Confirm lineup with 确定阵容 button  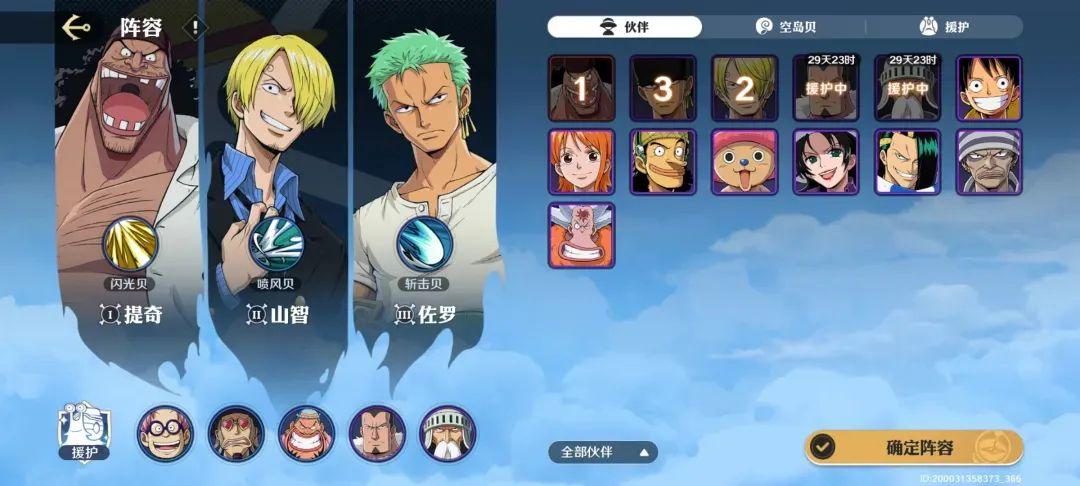click(x=914, y=447)
